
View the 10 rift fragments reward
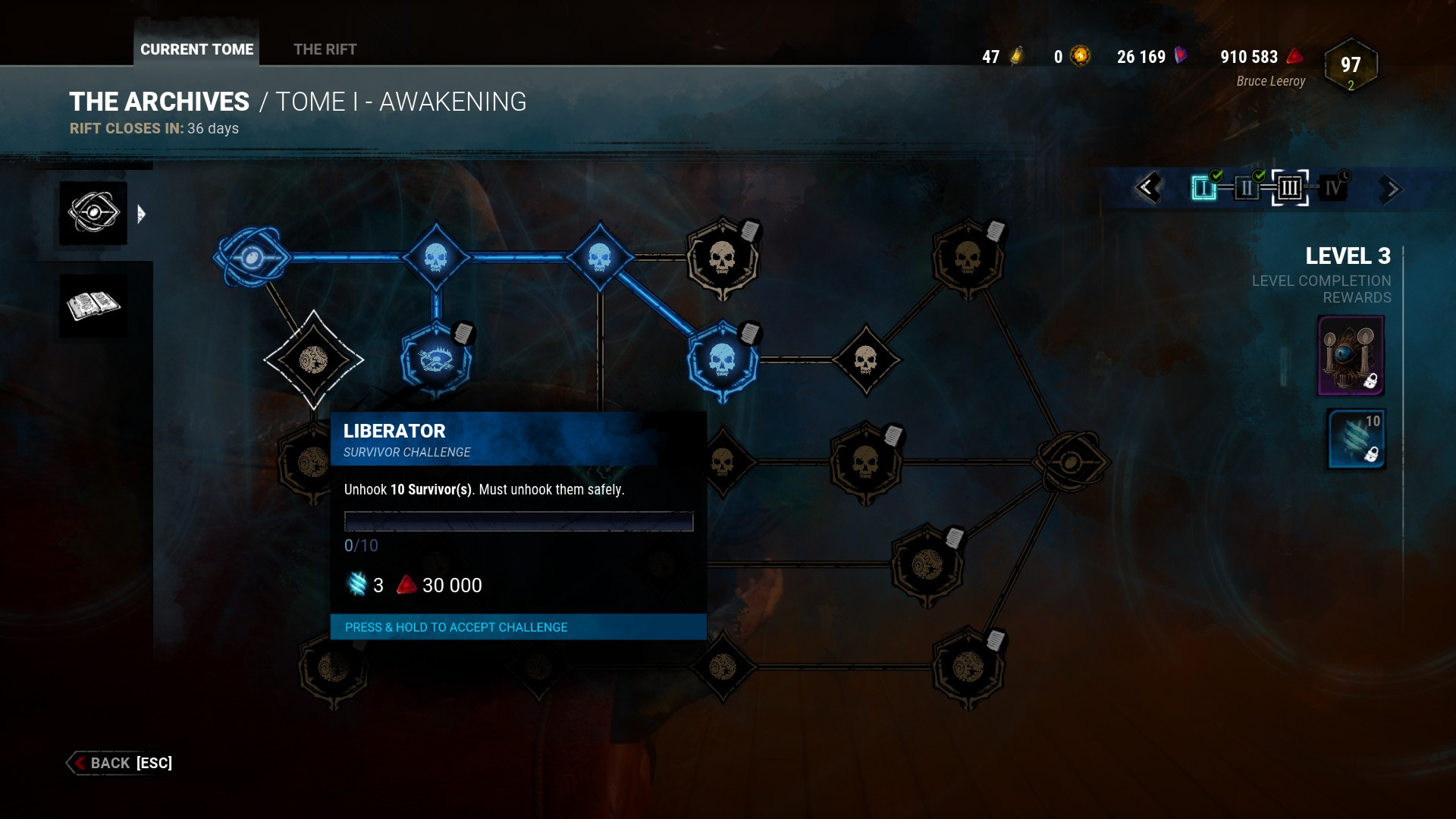pyautogui.click(x=1356, y=440)
